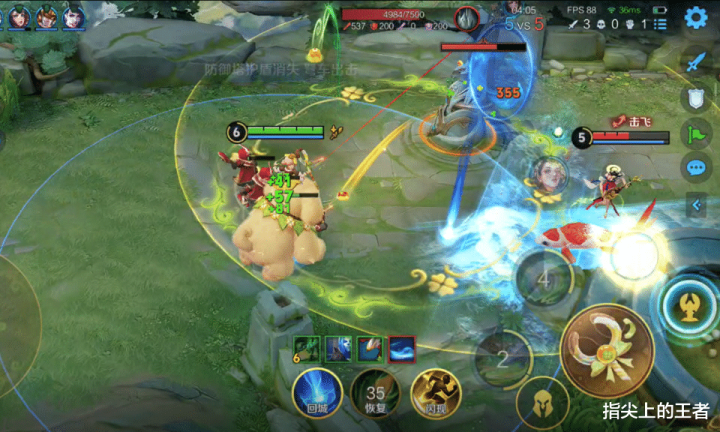Select the teammate portrait with white hair
Image resolution: width=720 pixels, height=432 pixels.
73,17
